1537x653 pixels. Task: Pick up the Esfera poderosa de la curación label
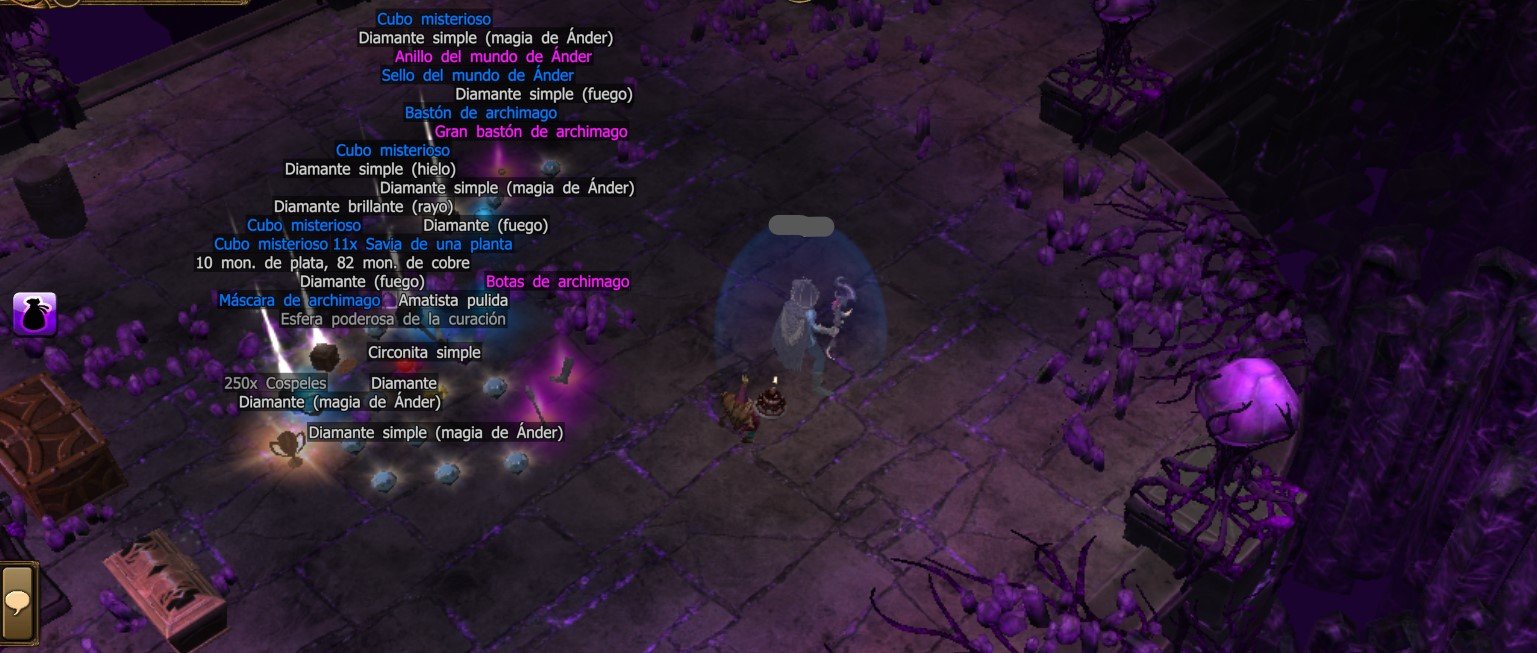click(x=393, y=320)
